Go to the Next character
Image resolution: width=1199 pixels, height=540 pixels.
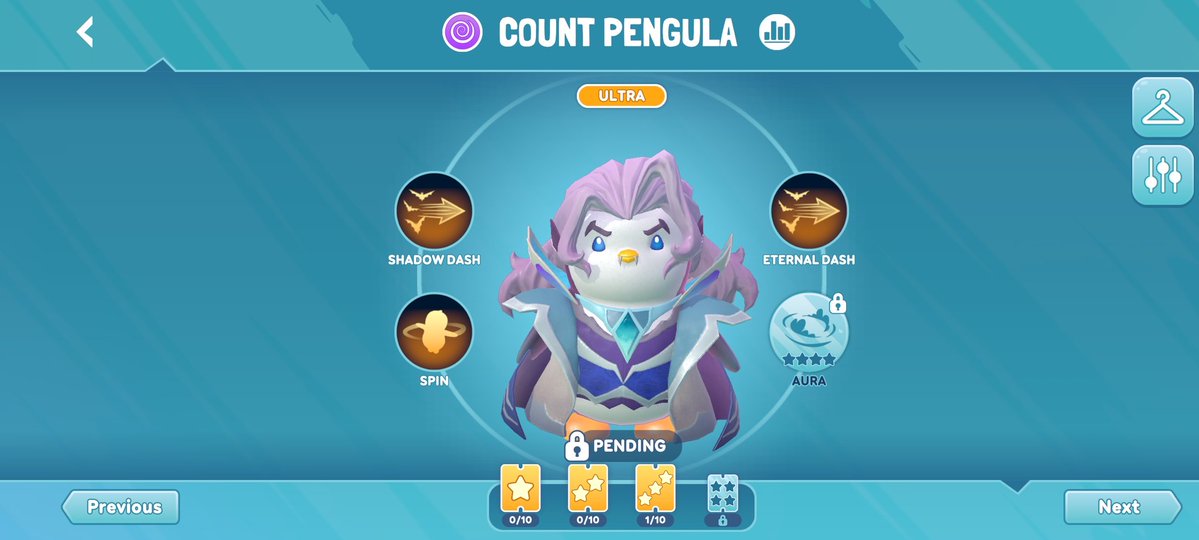click(1120, 507)
